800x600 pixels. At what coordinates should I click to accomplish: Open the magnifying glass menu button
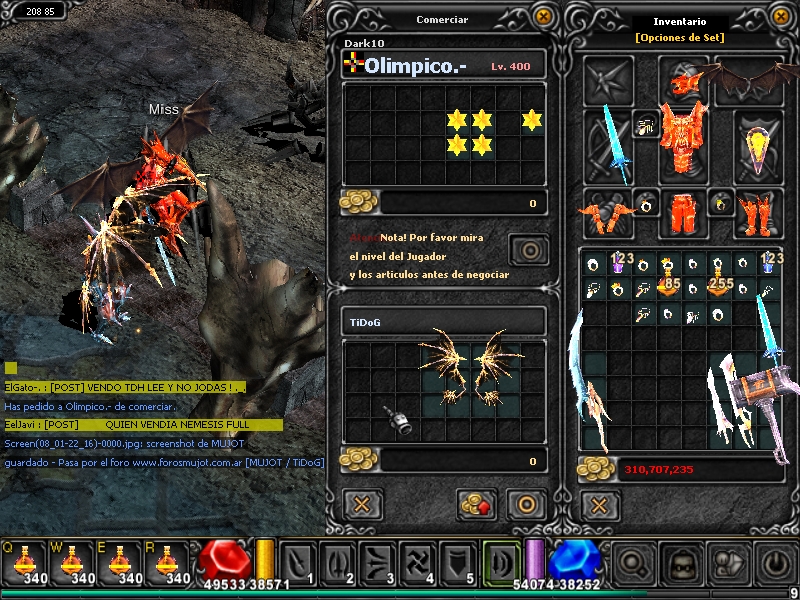pos(632,563)
